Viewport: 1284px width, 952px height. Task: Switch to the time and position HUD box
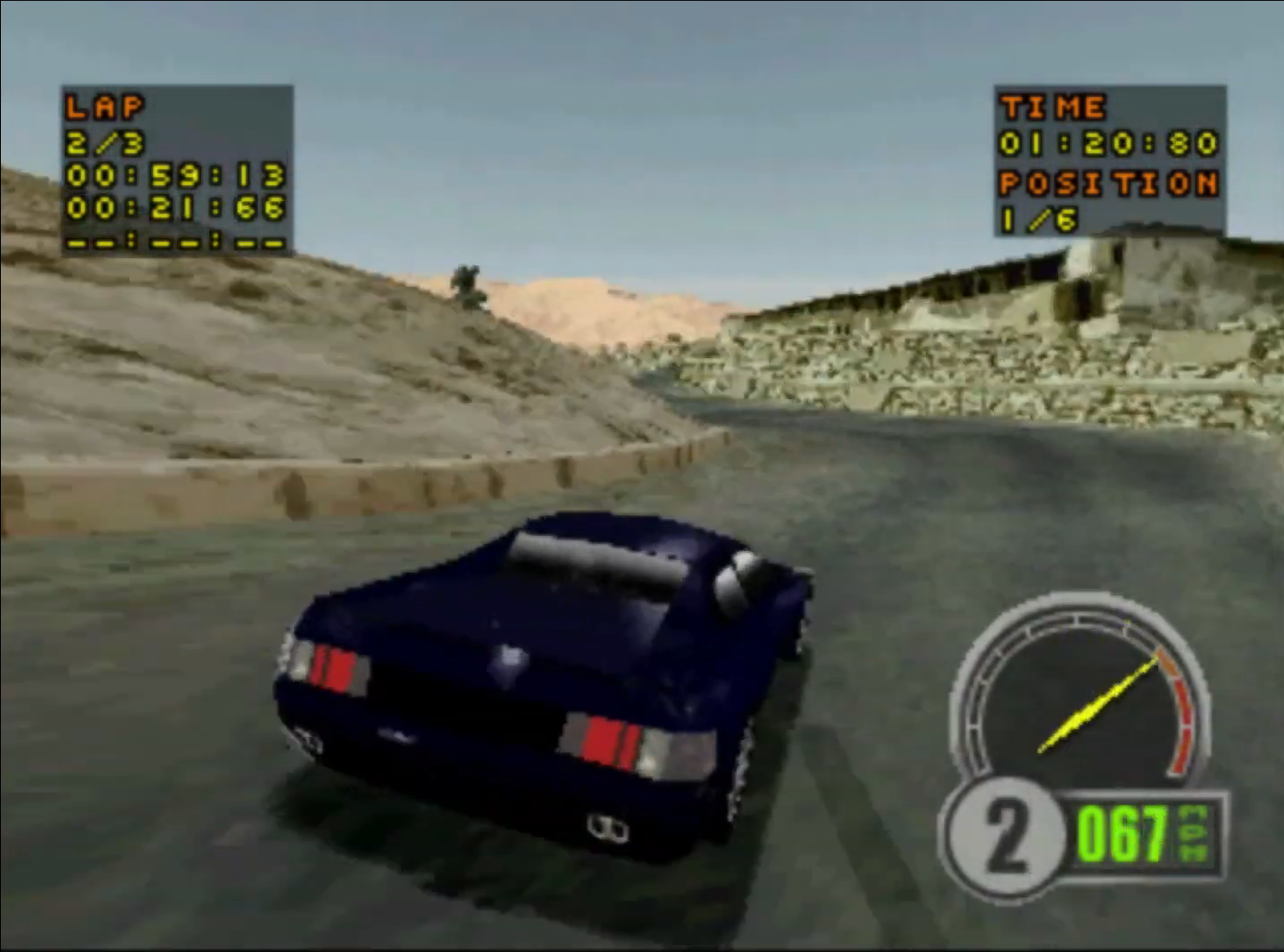1112,161
